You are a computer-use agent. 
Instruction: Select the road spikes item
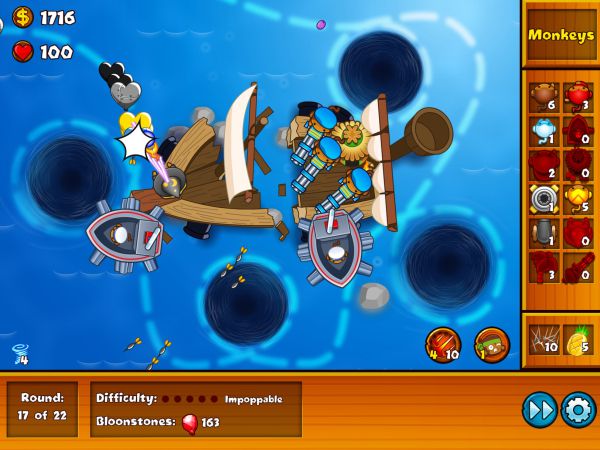click(544, 342)
